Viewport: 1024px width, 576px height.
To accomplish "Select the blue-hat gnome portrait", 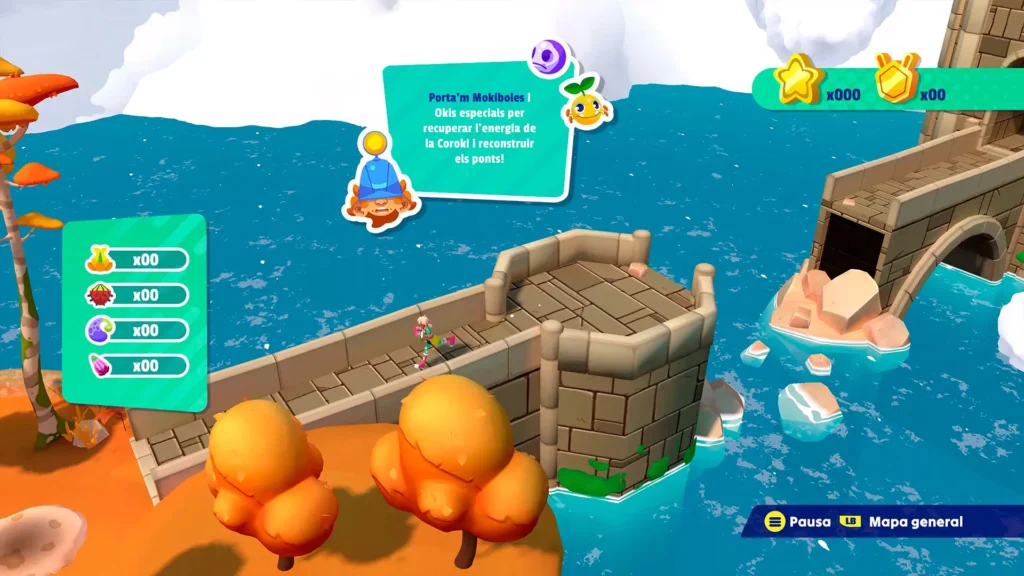I will [x=379, y=185].
